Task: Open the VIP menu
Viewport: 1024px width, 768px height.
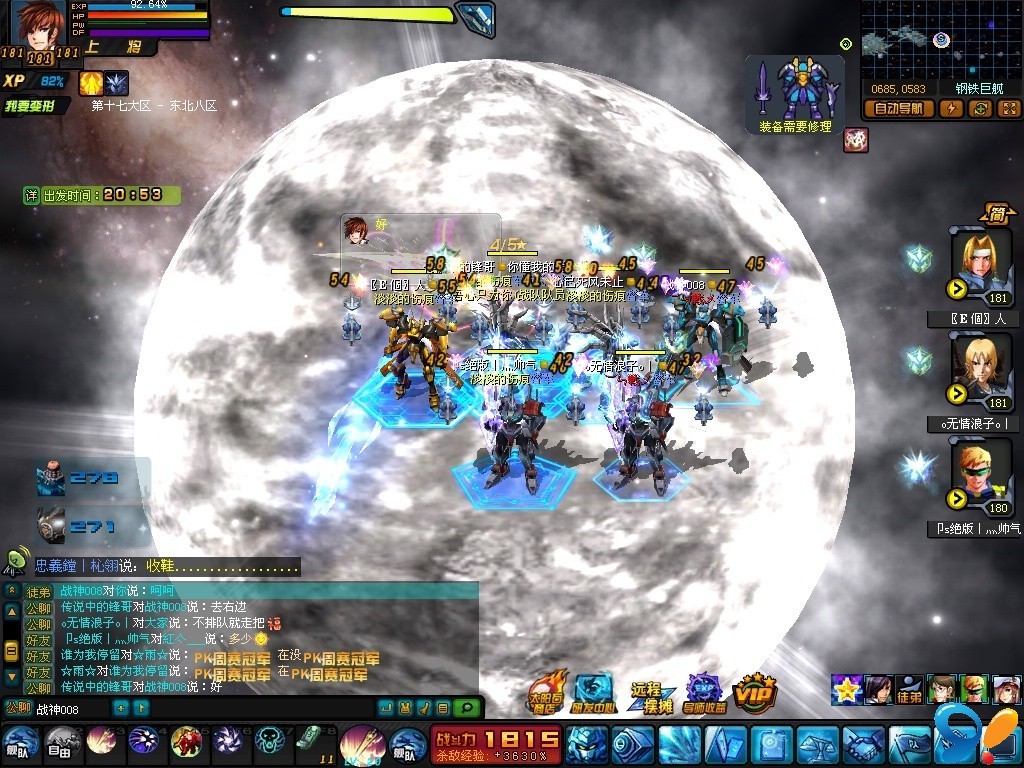Action: [754, 692]
